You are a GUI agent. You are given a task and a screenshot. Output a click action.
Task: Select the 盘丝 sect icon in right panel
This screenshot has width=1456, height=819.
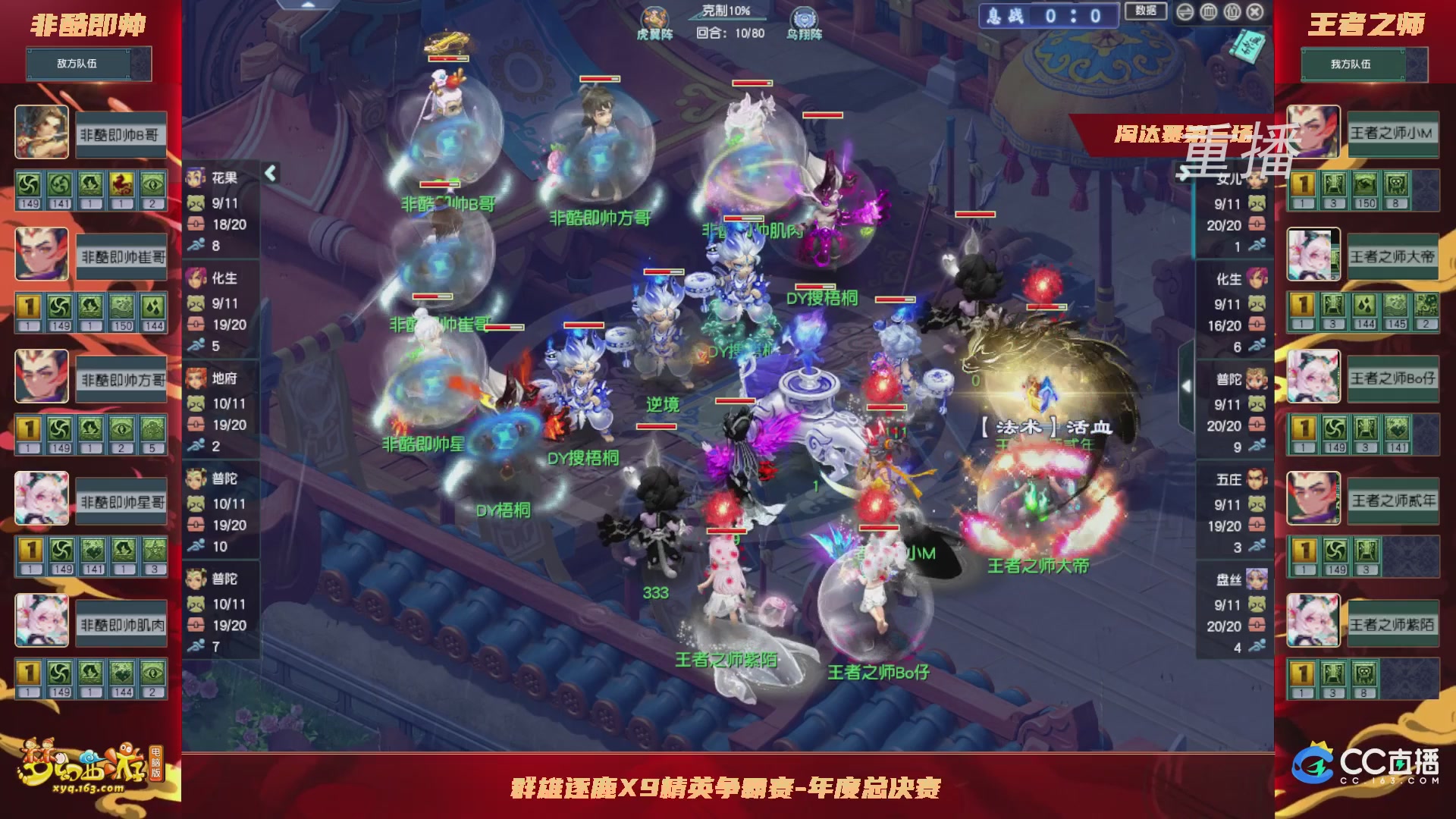(x=1255, y=578)
